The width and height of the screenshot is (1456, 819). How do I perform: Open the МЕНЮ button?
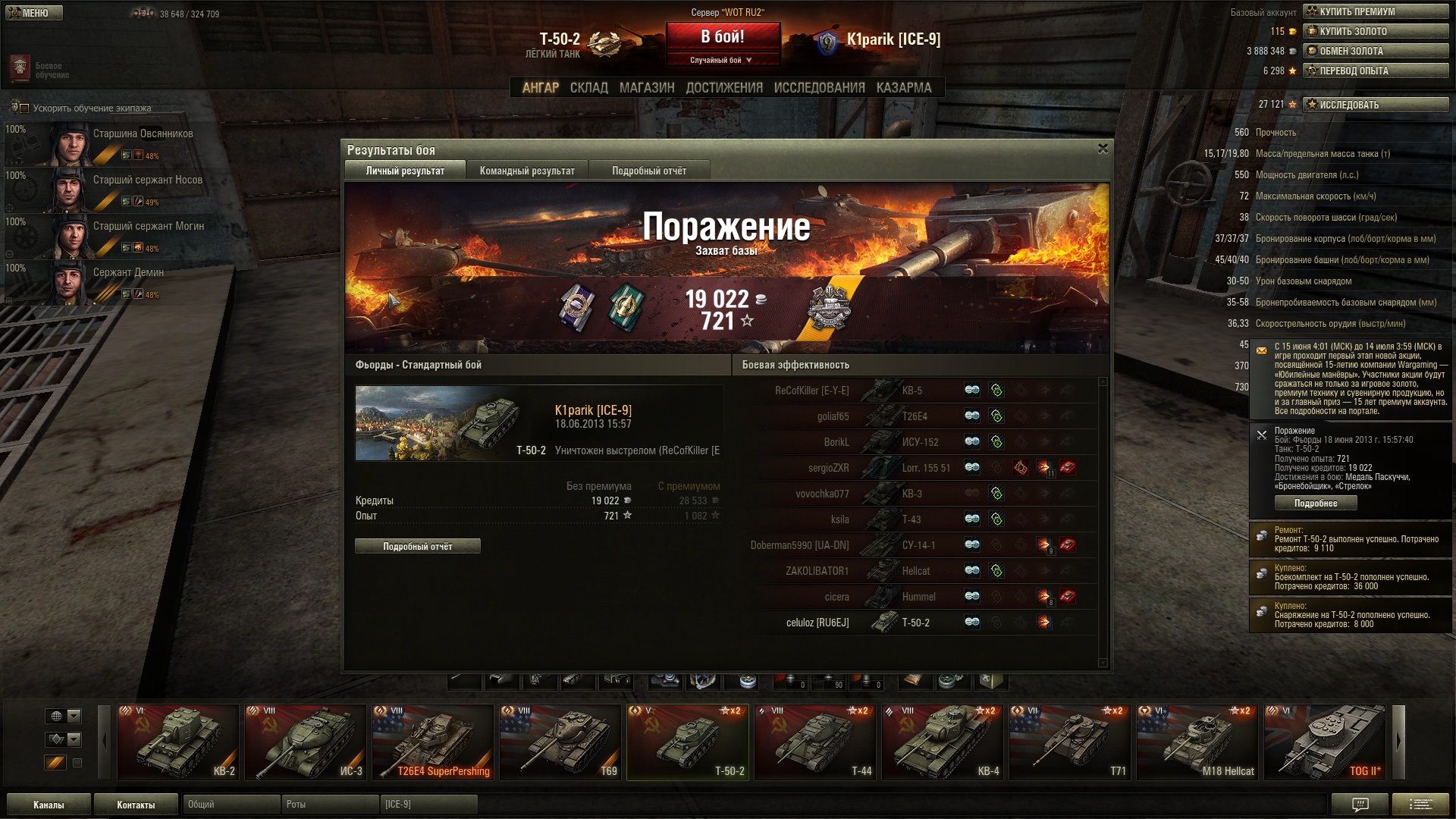pos(34,13)
